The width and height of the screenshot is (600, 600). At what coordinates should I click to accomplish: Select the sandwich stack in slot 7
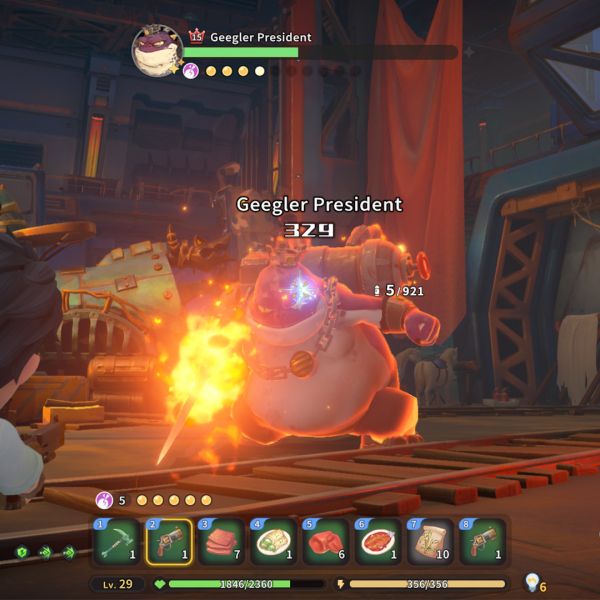pyautogui.click(x=430, y=542)
